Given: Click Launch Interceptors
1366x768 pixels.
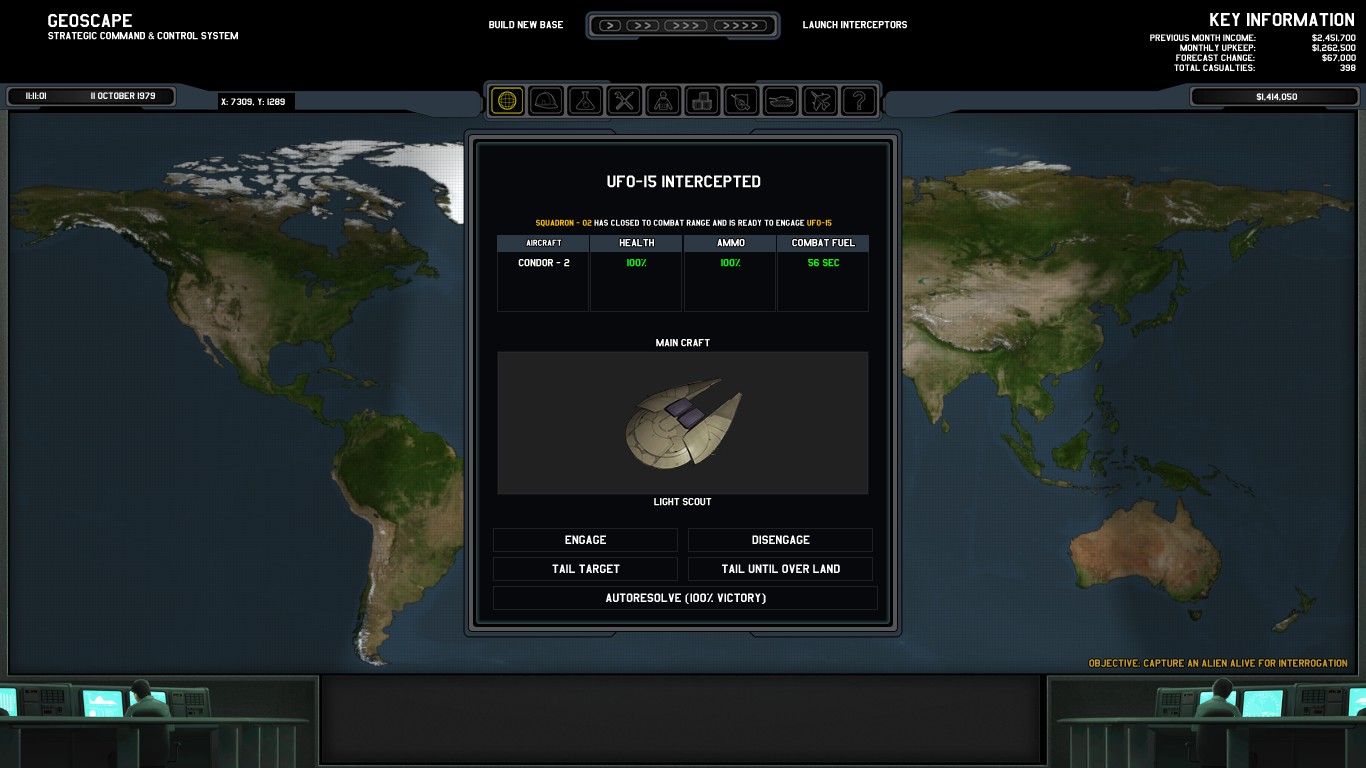Looking at the screenshot, I should pyautogui.click(x=855, y=25).
